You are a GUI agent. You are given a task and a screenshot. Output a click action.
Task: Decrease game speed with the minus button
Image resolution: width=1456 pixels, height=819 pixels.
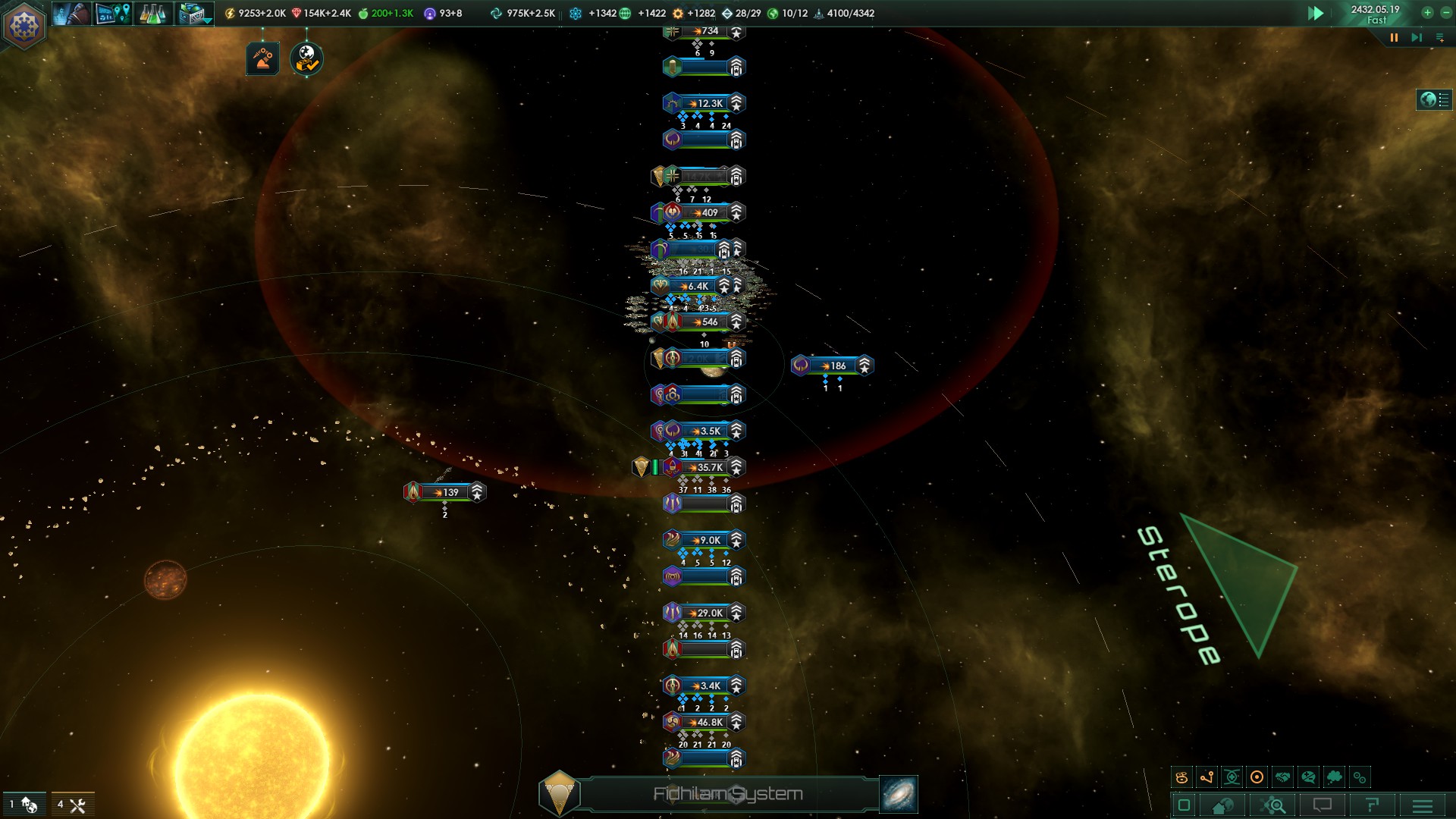[1445, 12]
